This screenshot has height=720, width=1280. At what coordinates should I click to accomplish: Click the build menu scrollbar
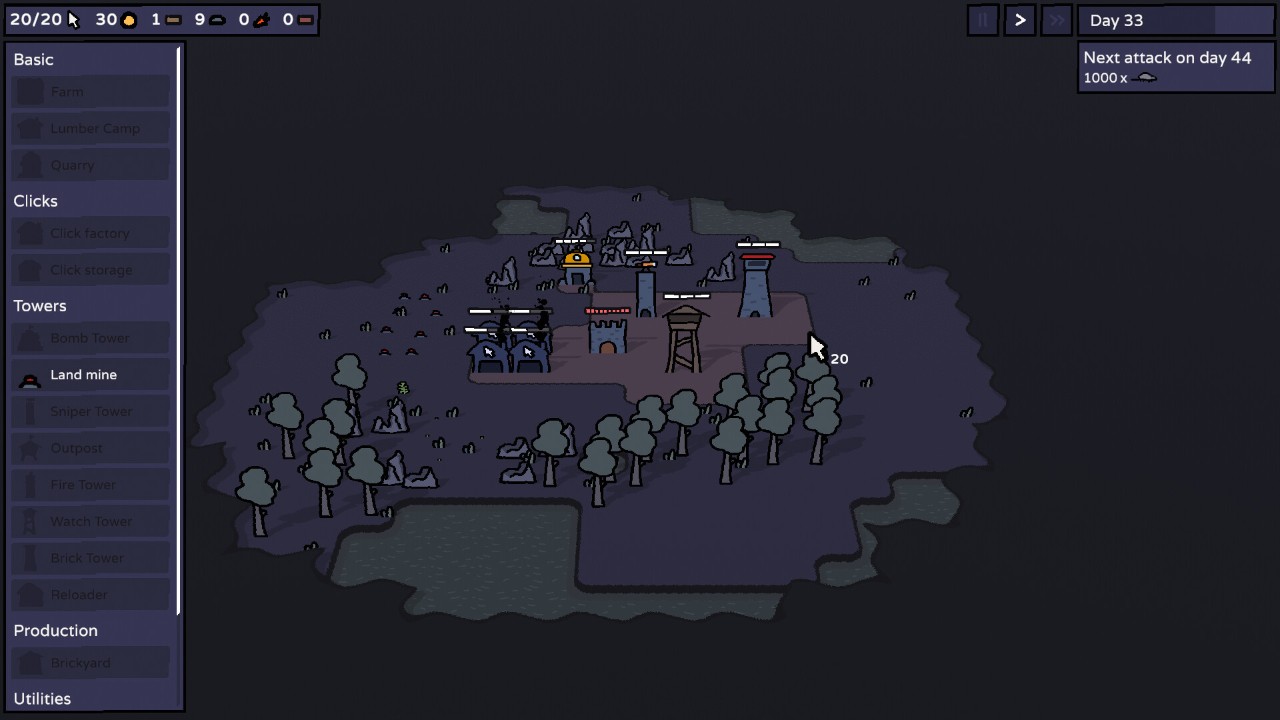(x=179, y=330)
